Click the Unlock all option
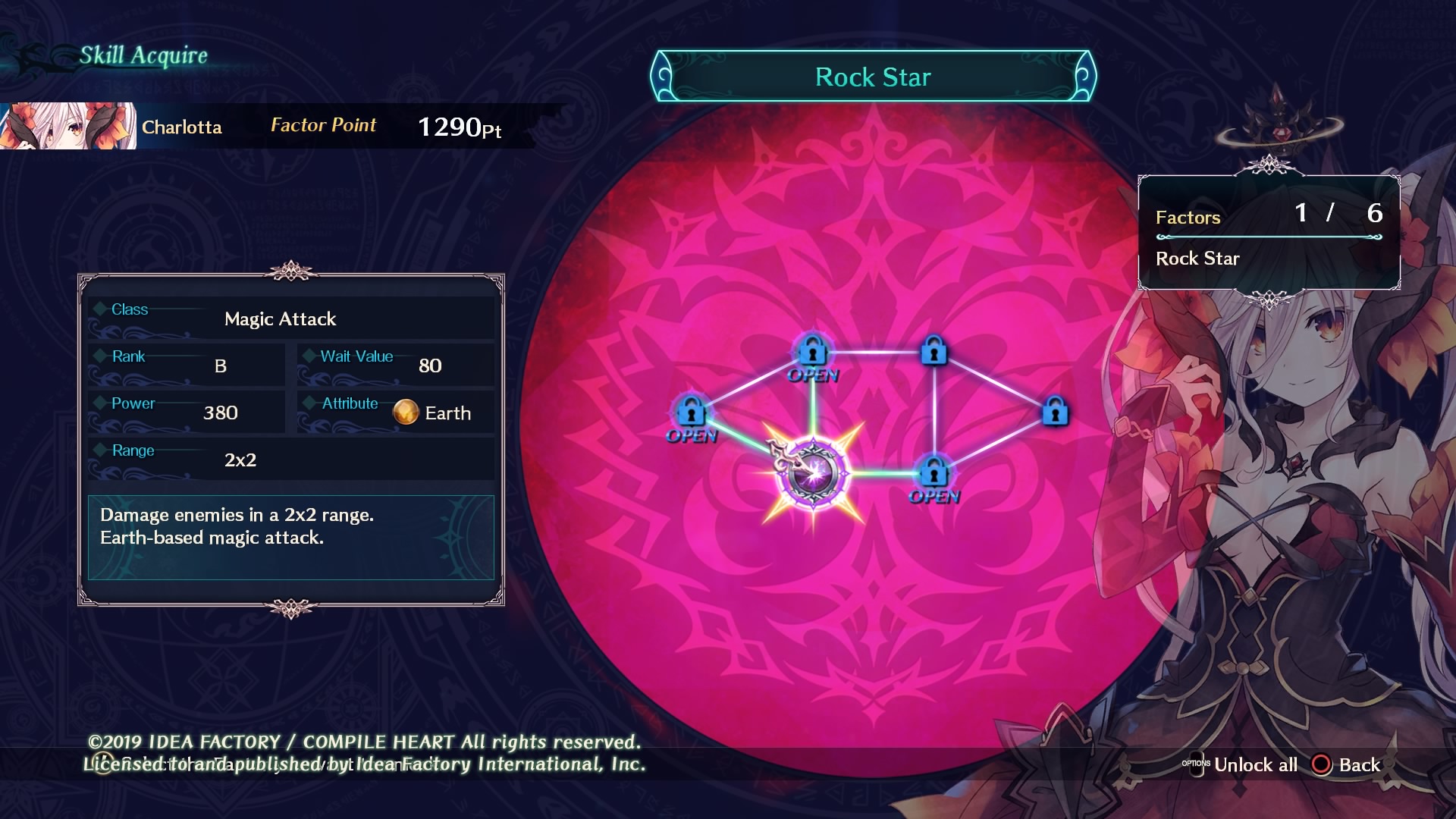The height and width of the screenshot is (819, 1456). pos(1254,764)
